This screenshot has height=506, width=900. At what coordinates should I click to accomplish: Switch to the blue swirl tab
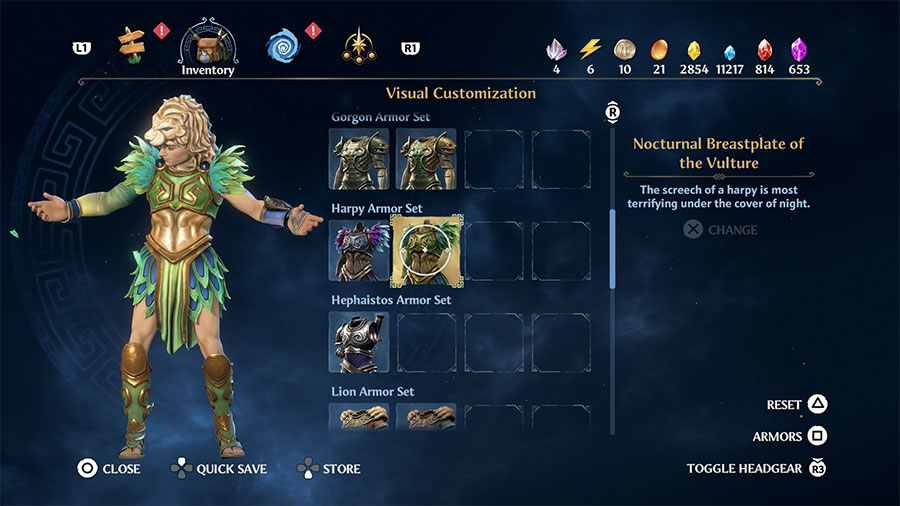point(283,44)
